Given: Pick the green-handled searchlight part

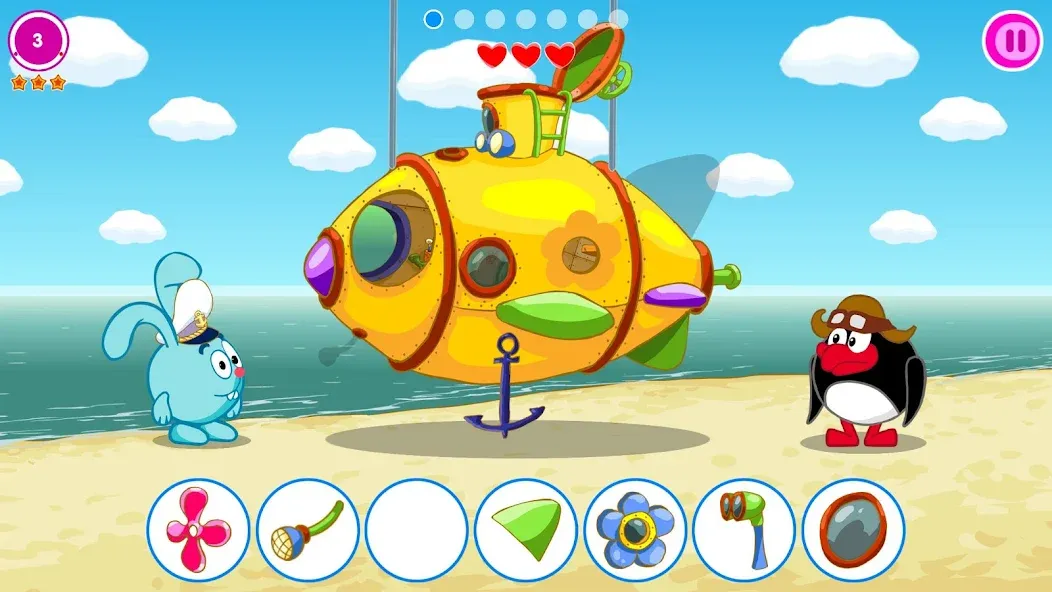Looking at the screenshot, I should [x=307, y=530].
